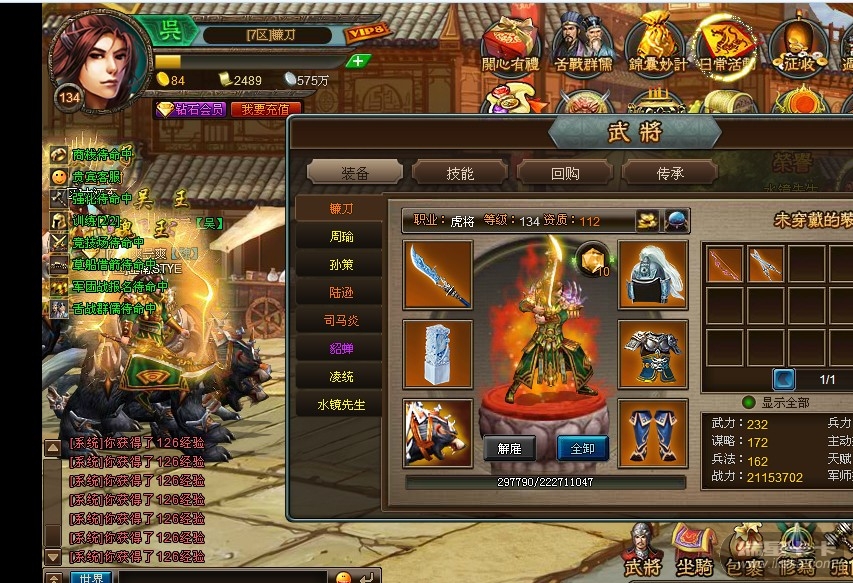Select the equipped blue glaive weapon slot
This screenshot has width=853, height=583.
click(438, 274)
